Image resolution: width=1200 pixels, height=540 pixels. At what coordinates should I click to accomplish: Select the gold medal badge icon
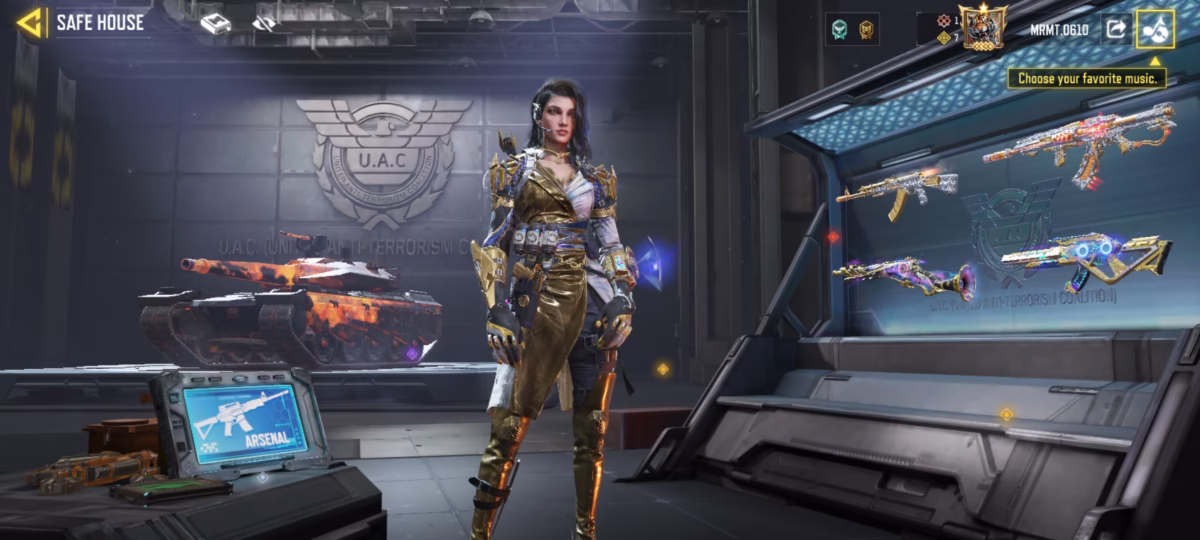tap(866, 29)
